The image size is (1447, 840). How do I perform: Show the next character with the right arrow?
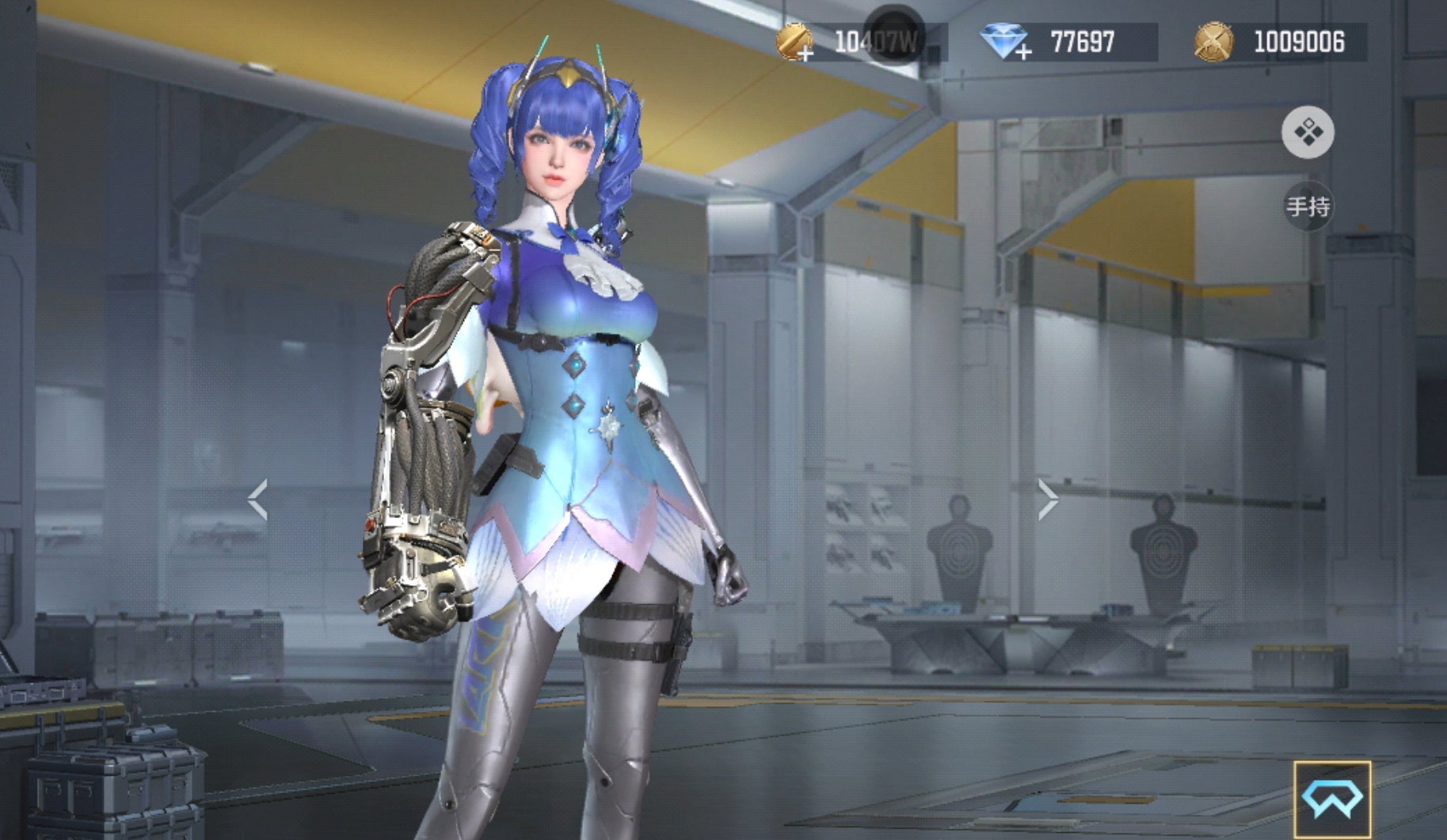click(x=1047, y=500)
